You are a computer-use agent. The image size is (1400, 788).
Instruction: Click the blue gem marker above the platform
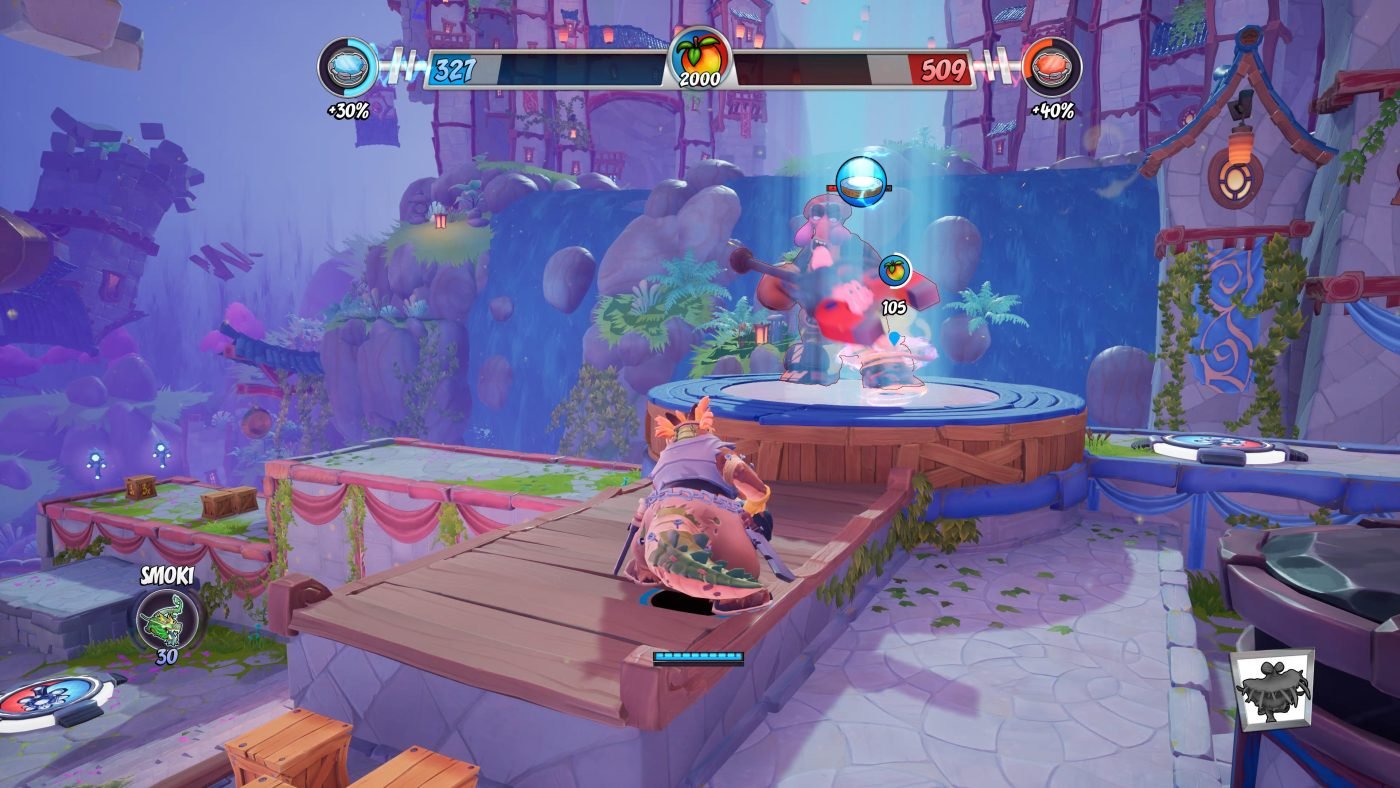coord(861,181)
